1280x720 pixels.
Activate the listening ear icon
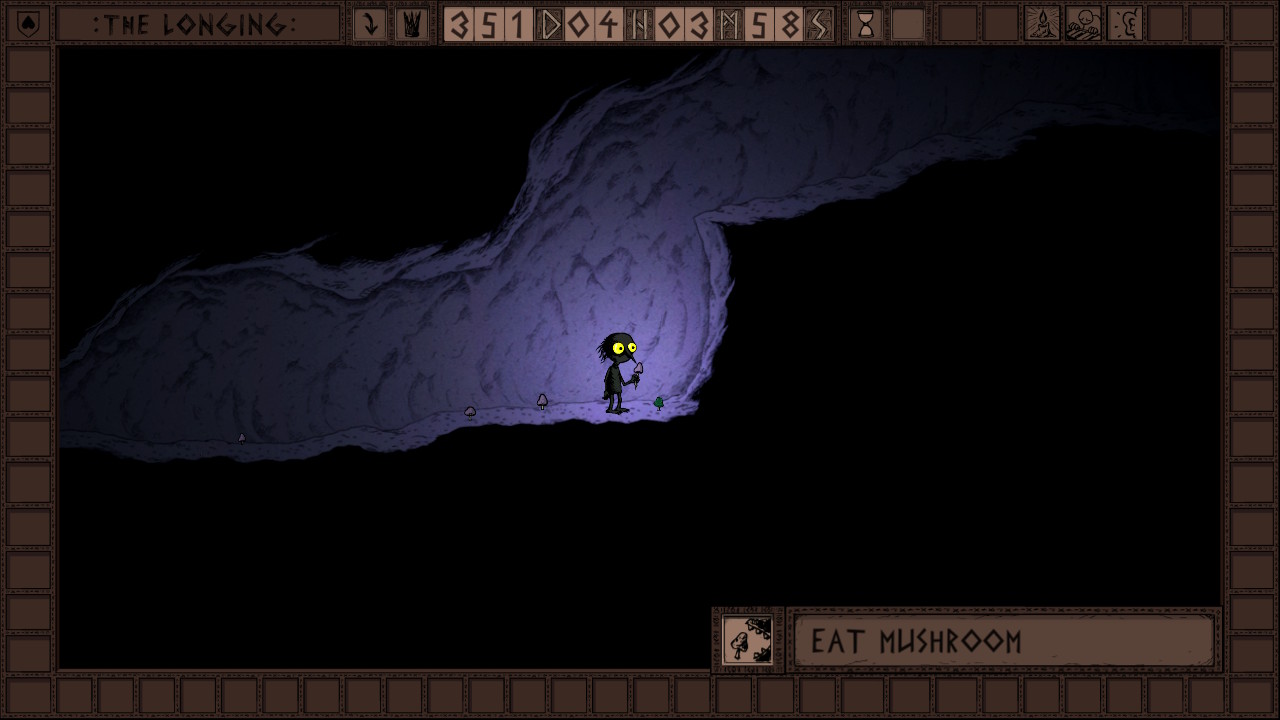pos(1125,24)
